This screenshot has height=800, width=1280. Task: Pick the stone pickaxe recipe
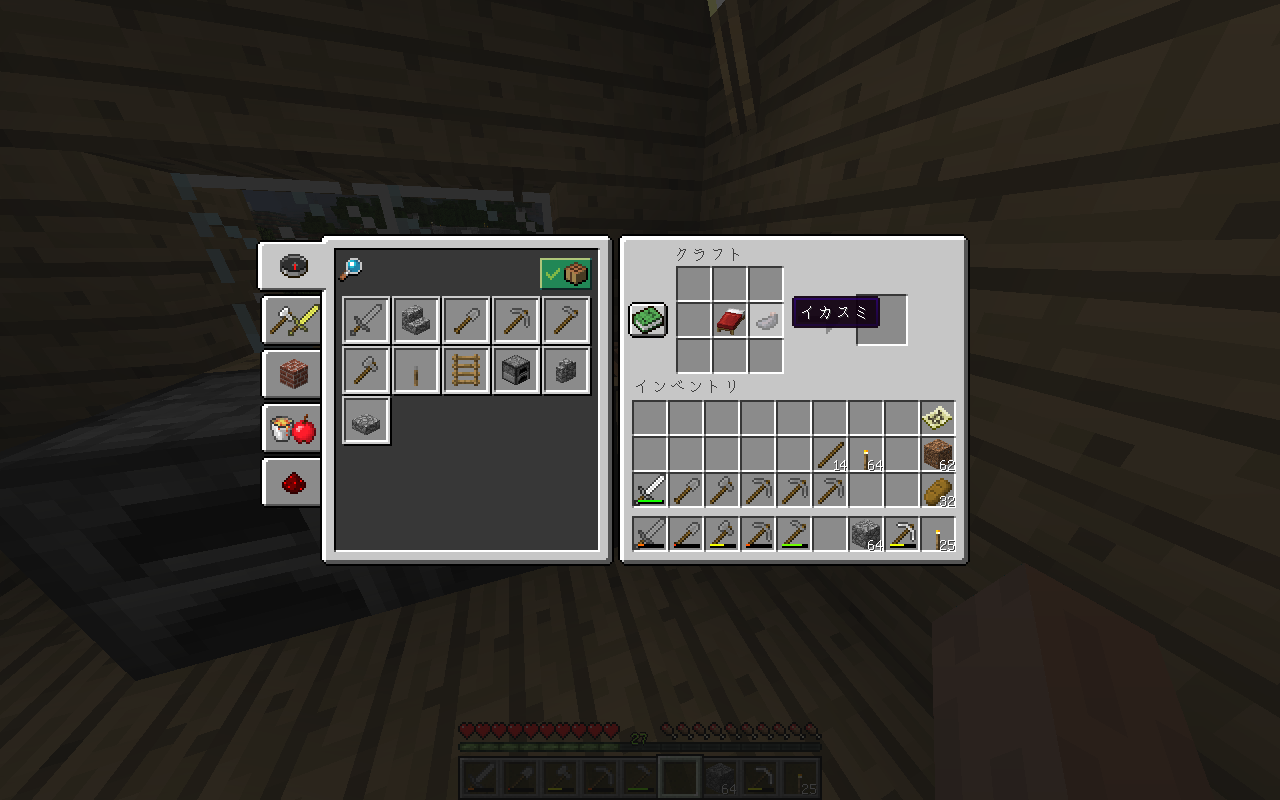click(515, 320)
